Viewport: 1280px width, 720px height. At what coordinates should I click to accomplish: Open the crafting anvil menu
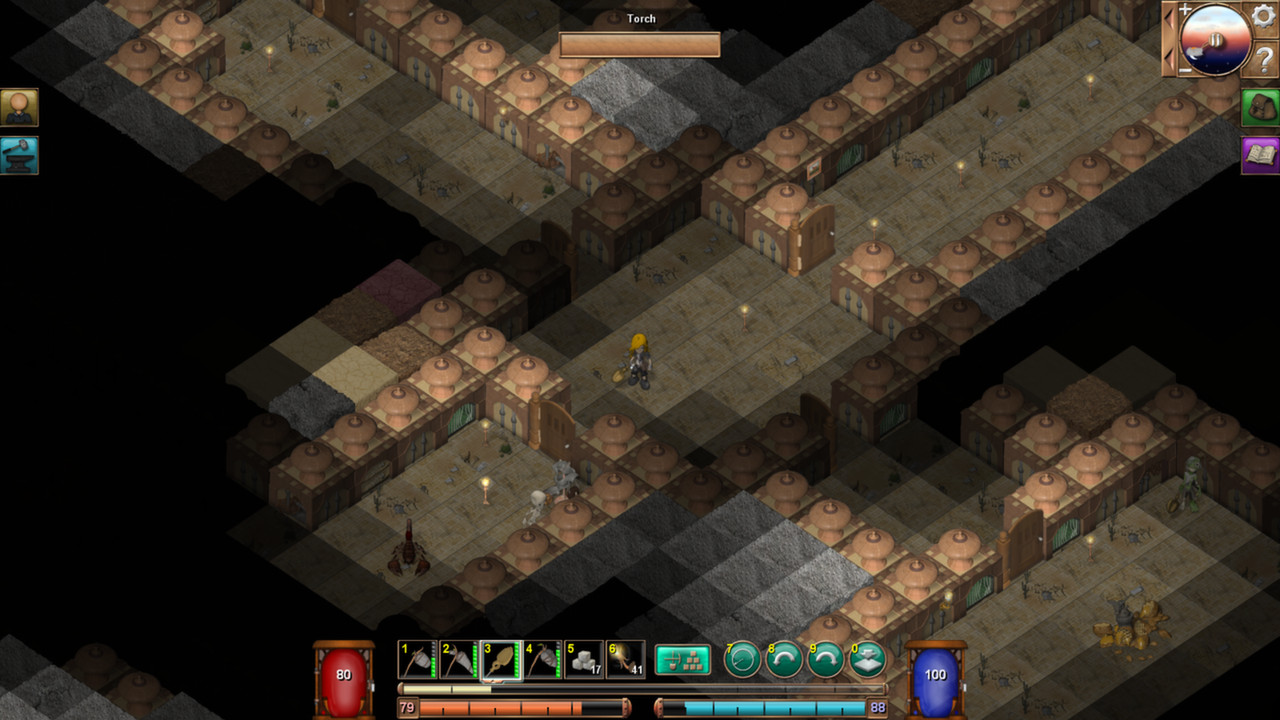[20, 156]
